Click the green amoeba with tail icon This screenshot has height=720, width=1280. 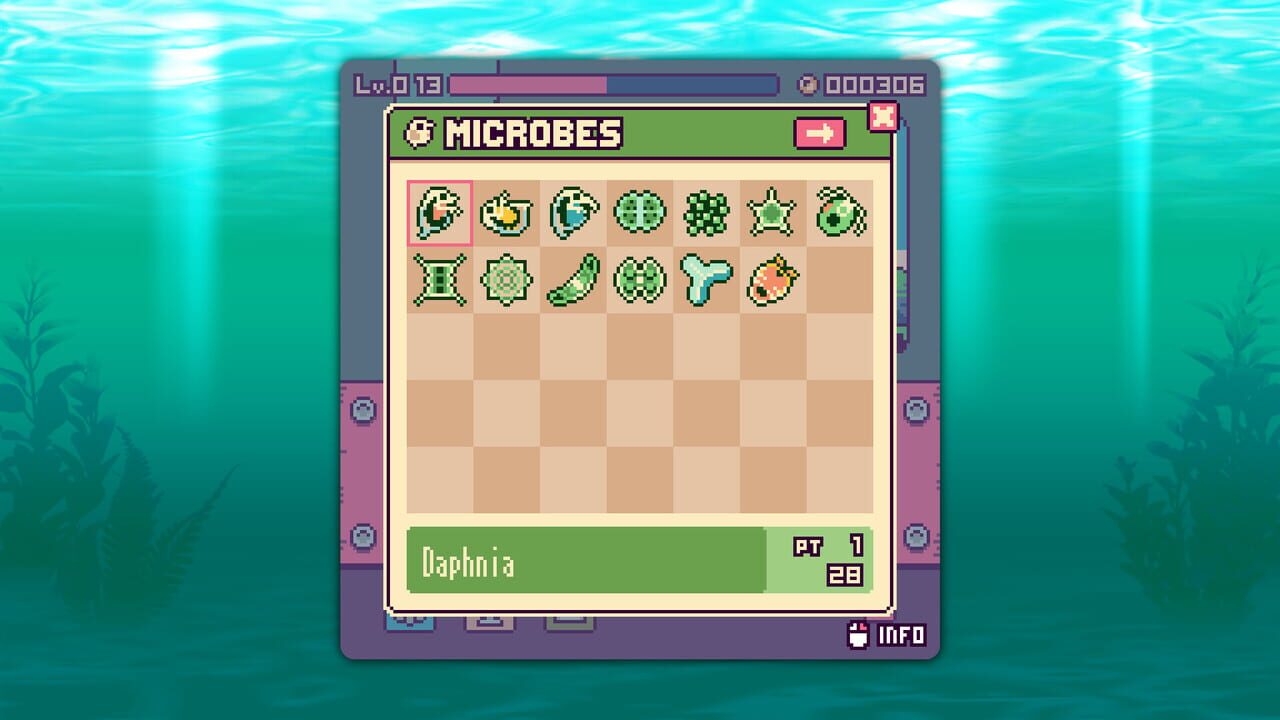pyautogui.click(x=837, y=213)
